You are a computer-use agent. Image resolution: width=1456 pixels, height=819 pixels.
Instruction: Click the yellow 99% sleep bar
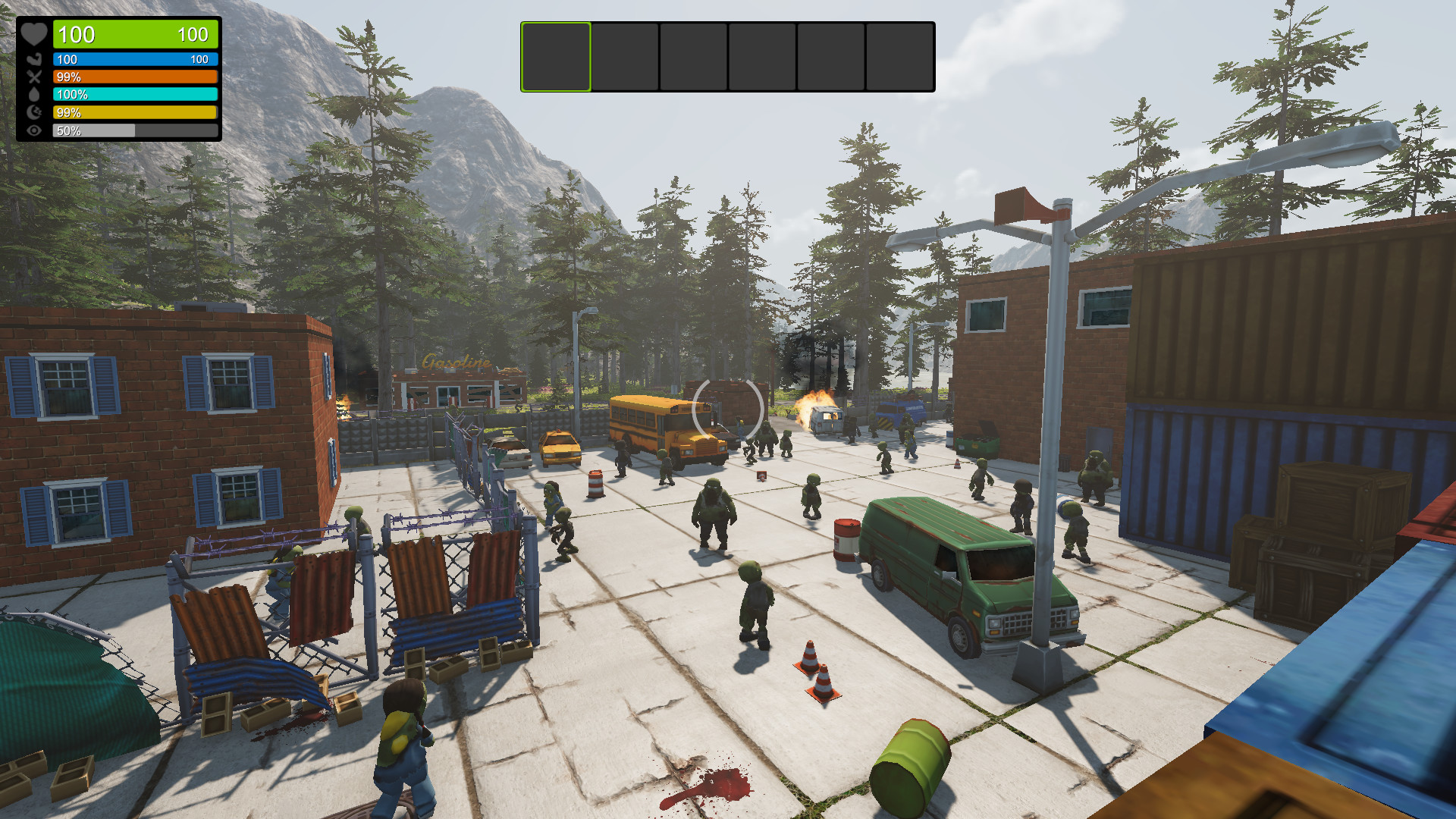coord(135,112)
